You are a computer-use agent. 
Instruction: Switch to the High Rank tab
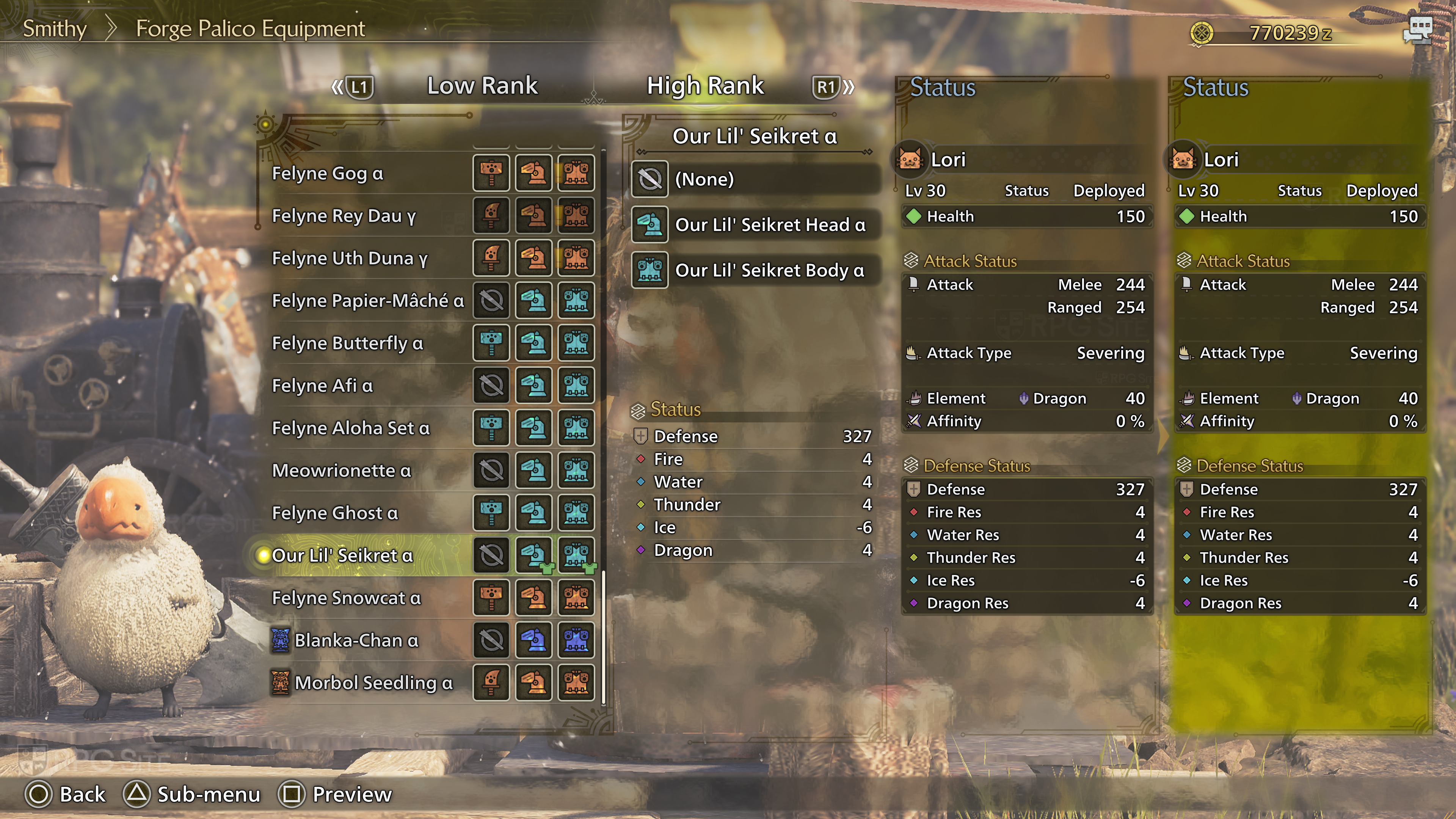point(705,86)
